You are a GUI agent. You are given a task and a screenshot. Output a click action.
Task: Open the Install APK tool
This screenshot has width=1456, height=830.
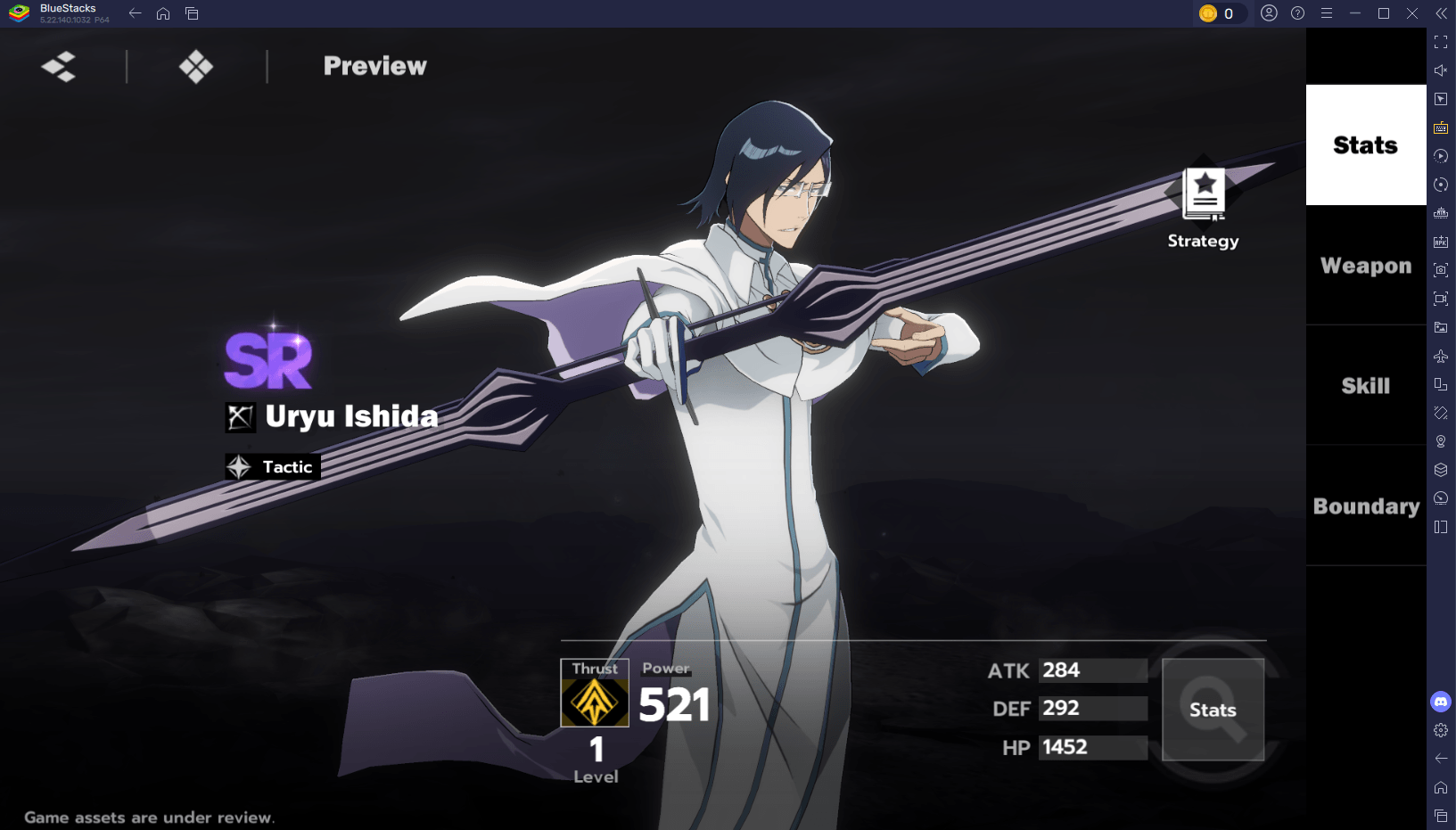pos(1441,242)
